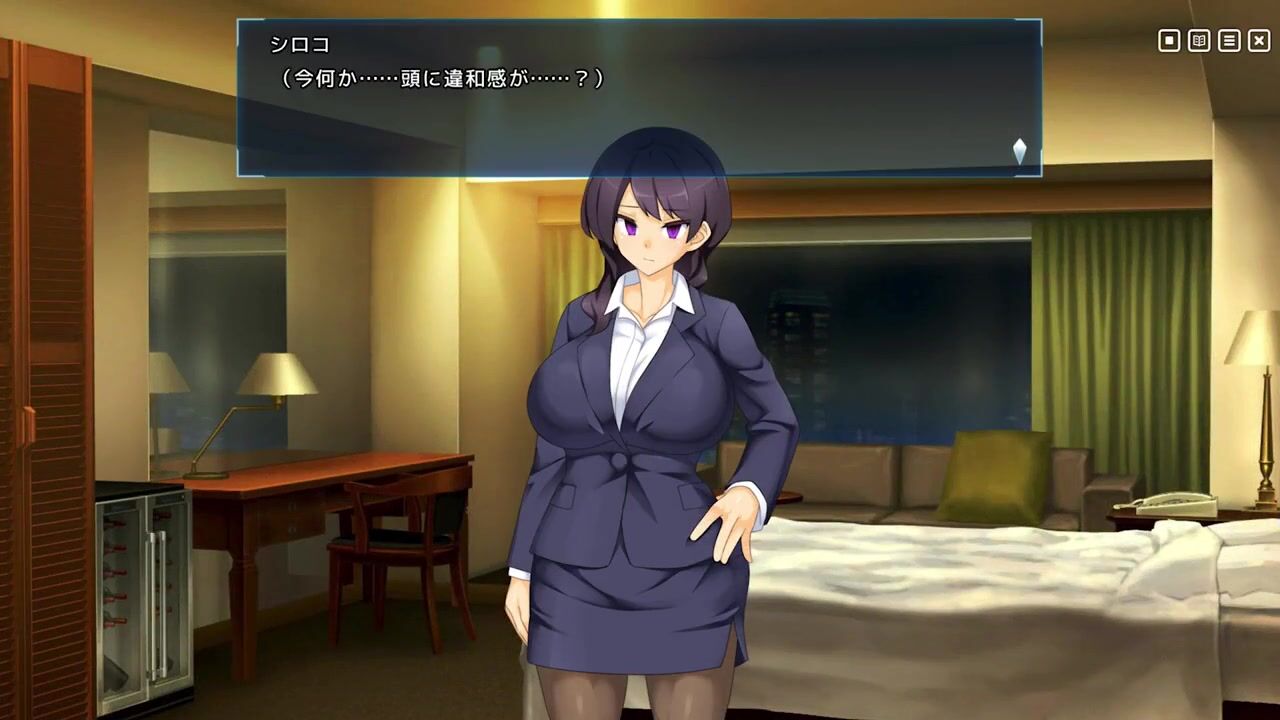This screenshot has width=1280, height=720.
Task: Click the X icon to close
Action: (x=1259, y=41)
